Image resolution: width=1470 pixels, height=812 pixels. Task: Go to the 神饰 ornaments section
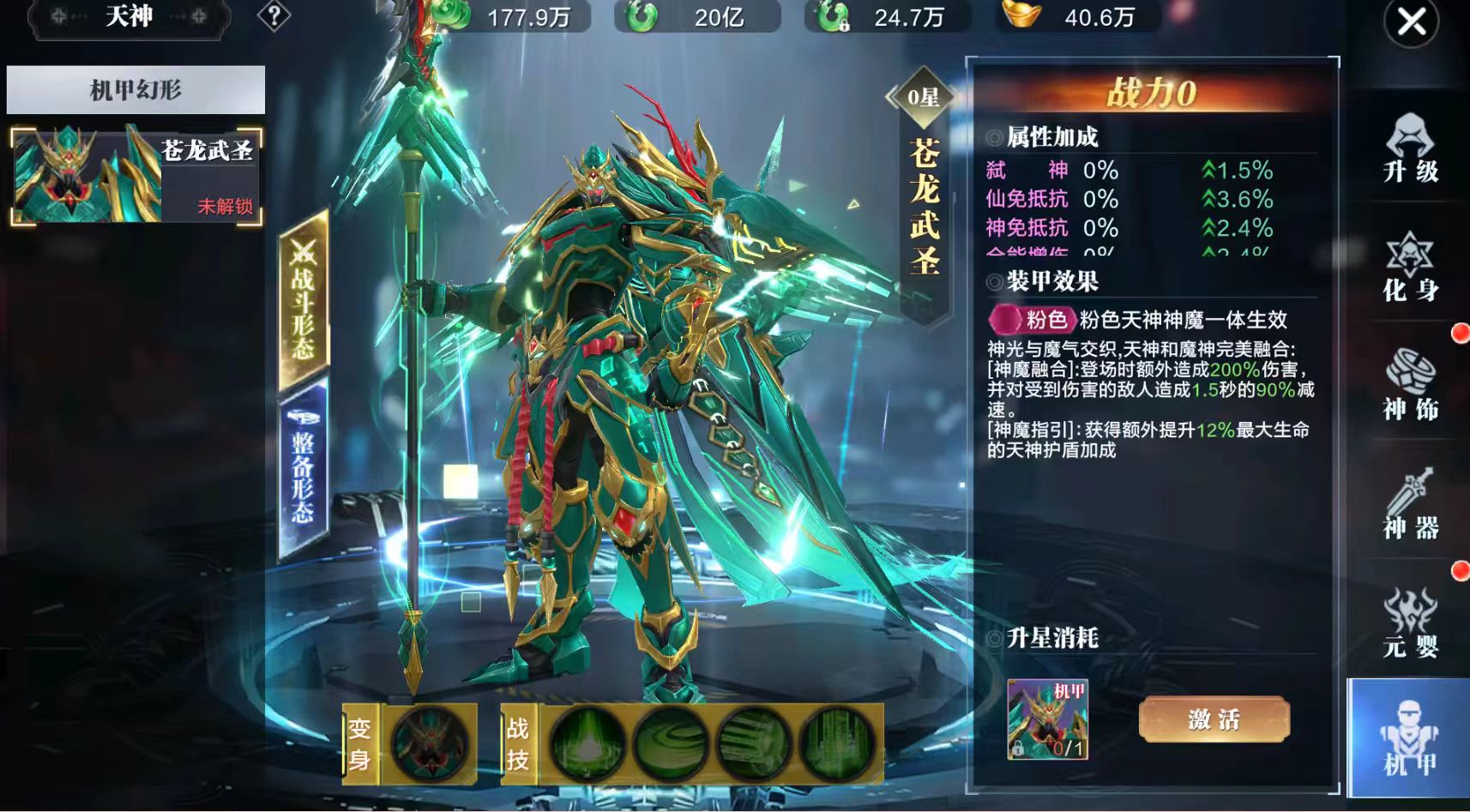click(x=1410, y=386)
